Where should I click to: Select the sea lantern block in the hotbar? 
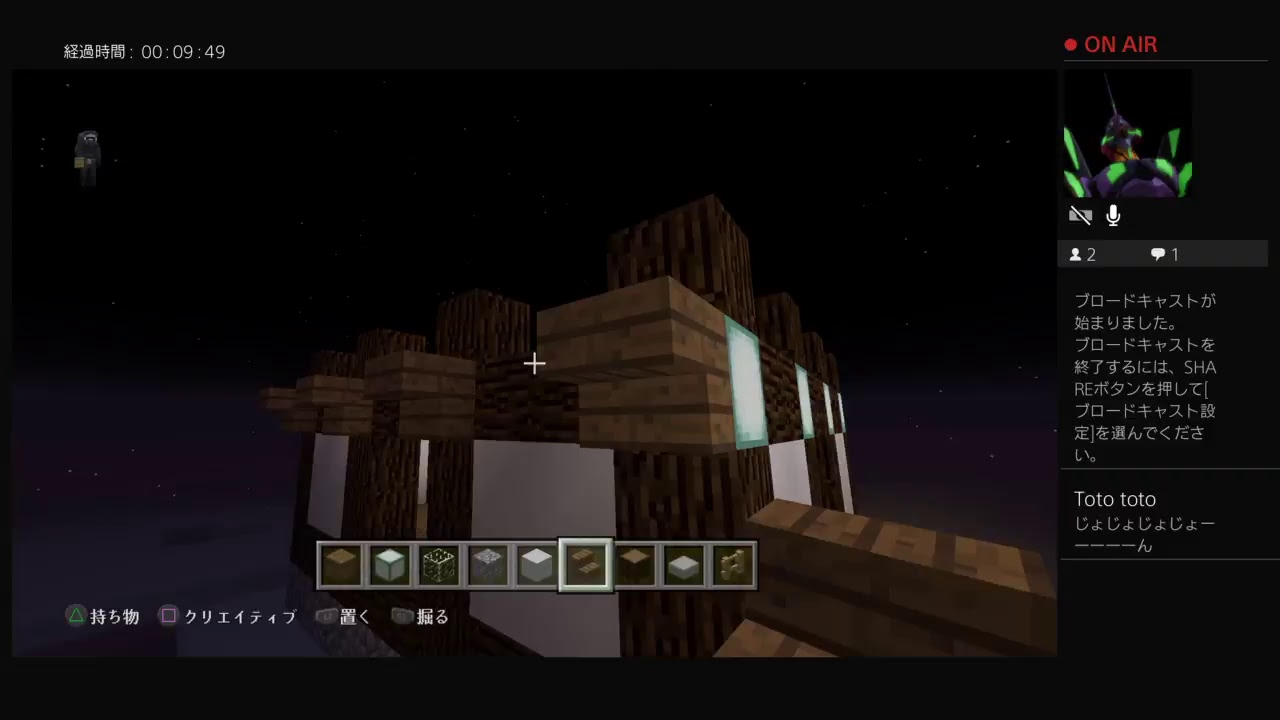point(390,565)
